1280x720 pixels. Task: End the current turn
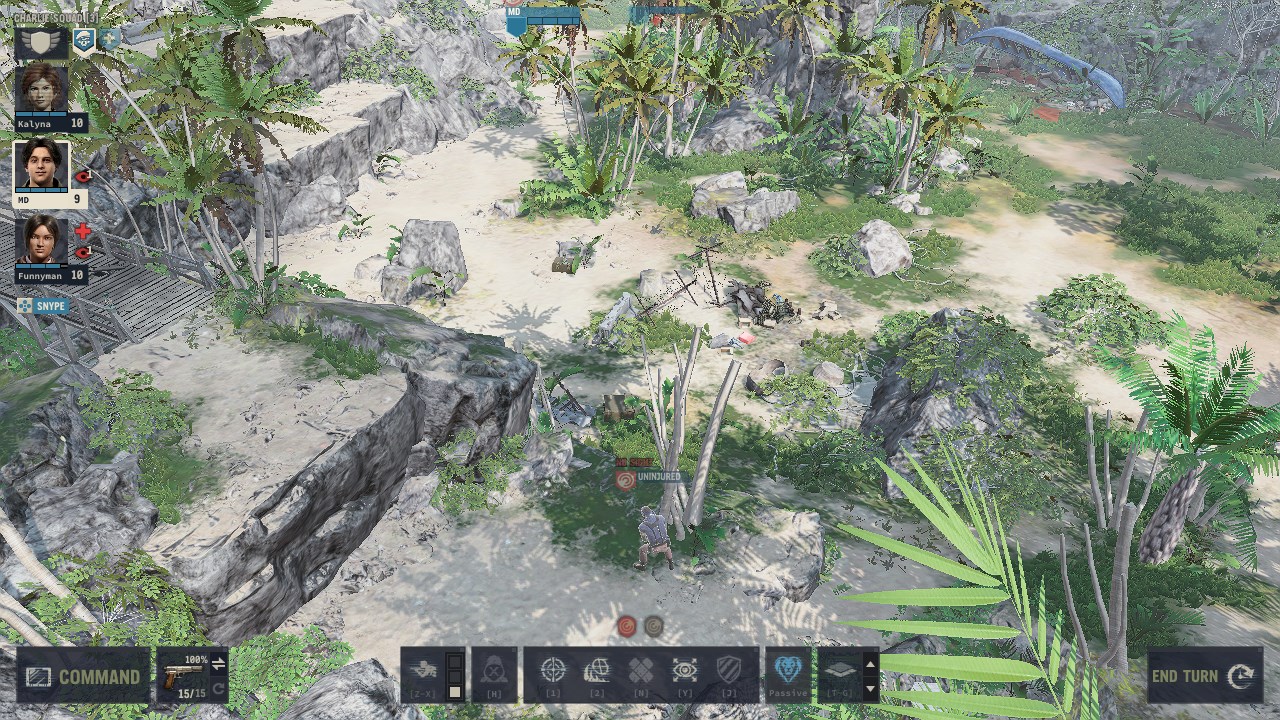pyautogui.click(x=1205, y=676)
